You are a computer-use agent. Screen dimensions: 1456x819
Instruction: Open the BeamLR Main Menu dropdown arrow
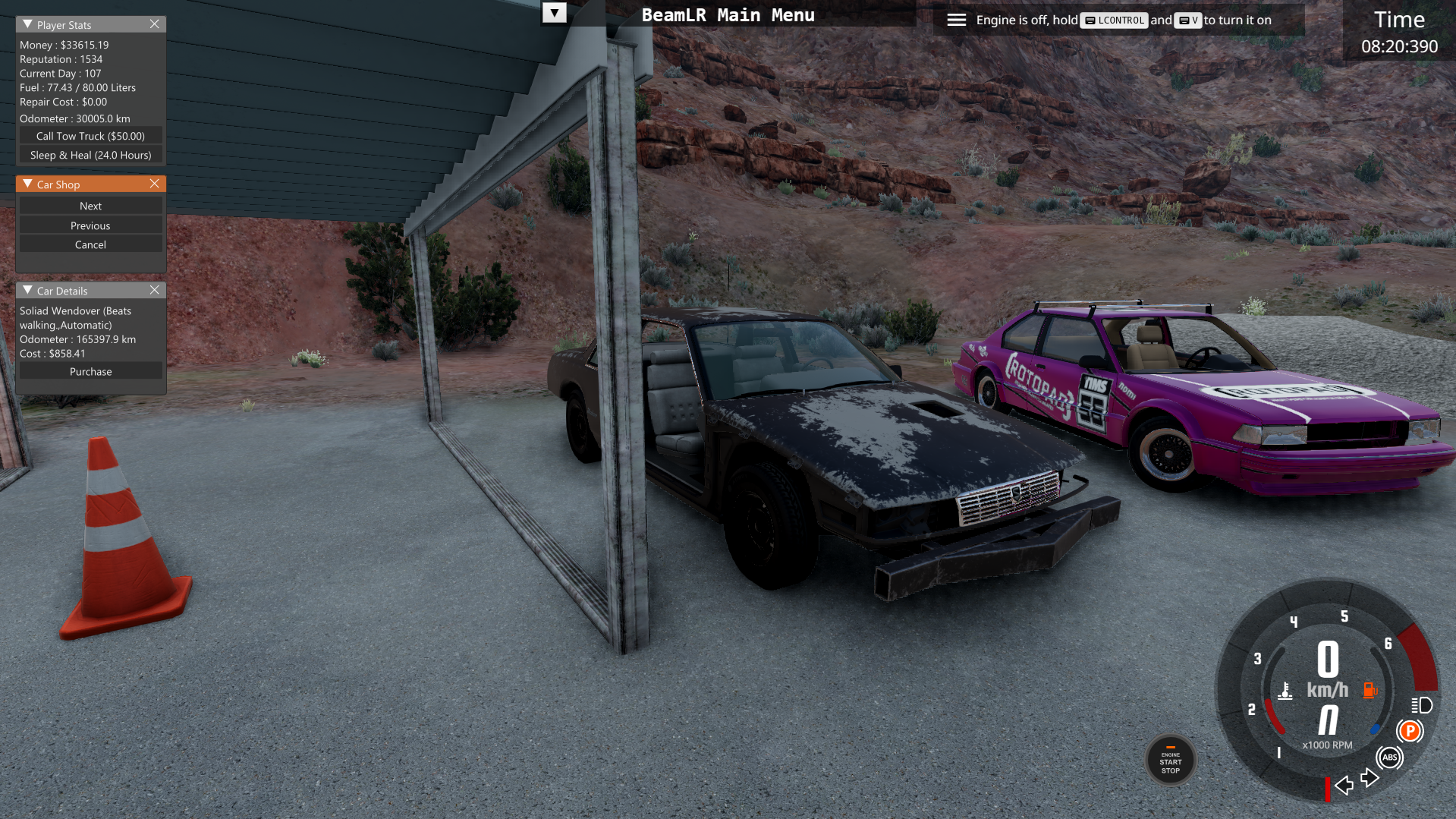[x=555, y=13]
